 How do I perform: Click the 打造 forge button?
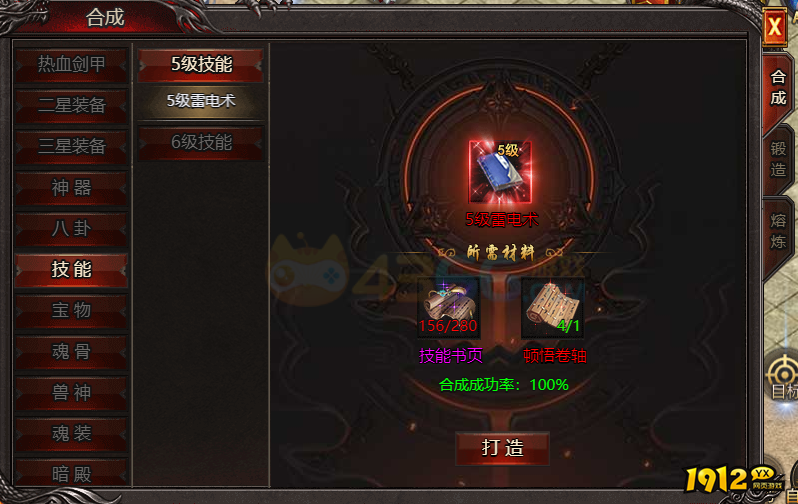click(x=502, y=448)
